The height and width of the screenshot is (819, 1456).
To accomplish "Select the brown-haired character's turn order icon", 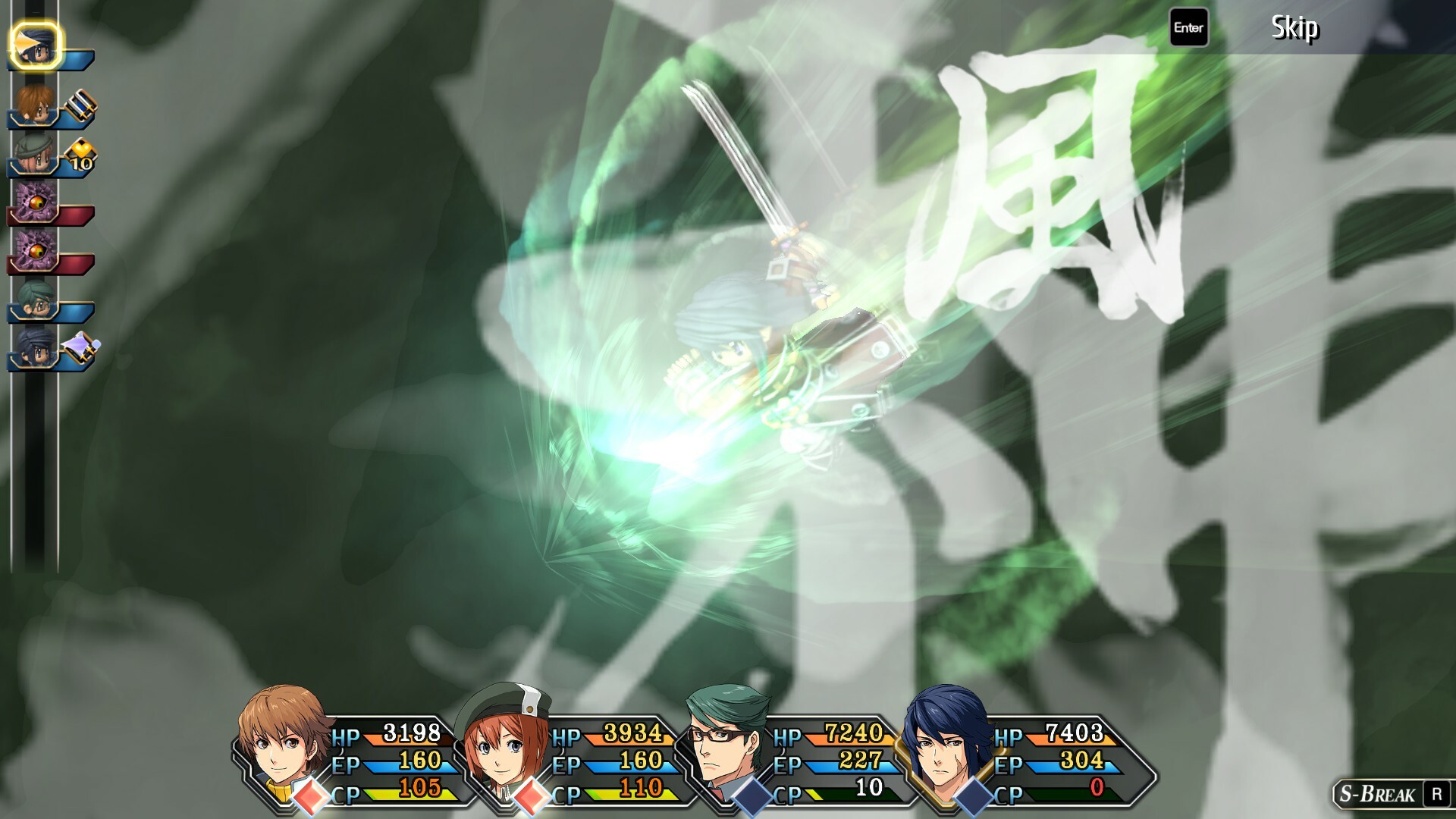I will click(x=35, y=105).
